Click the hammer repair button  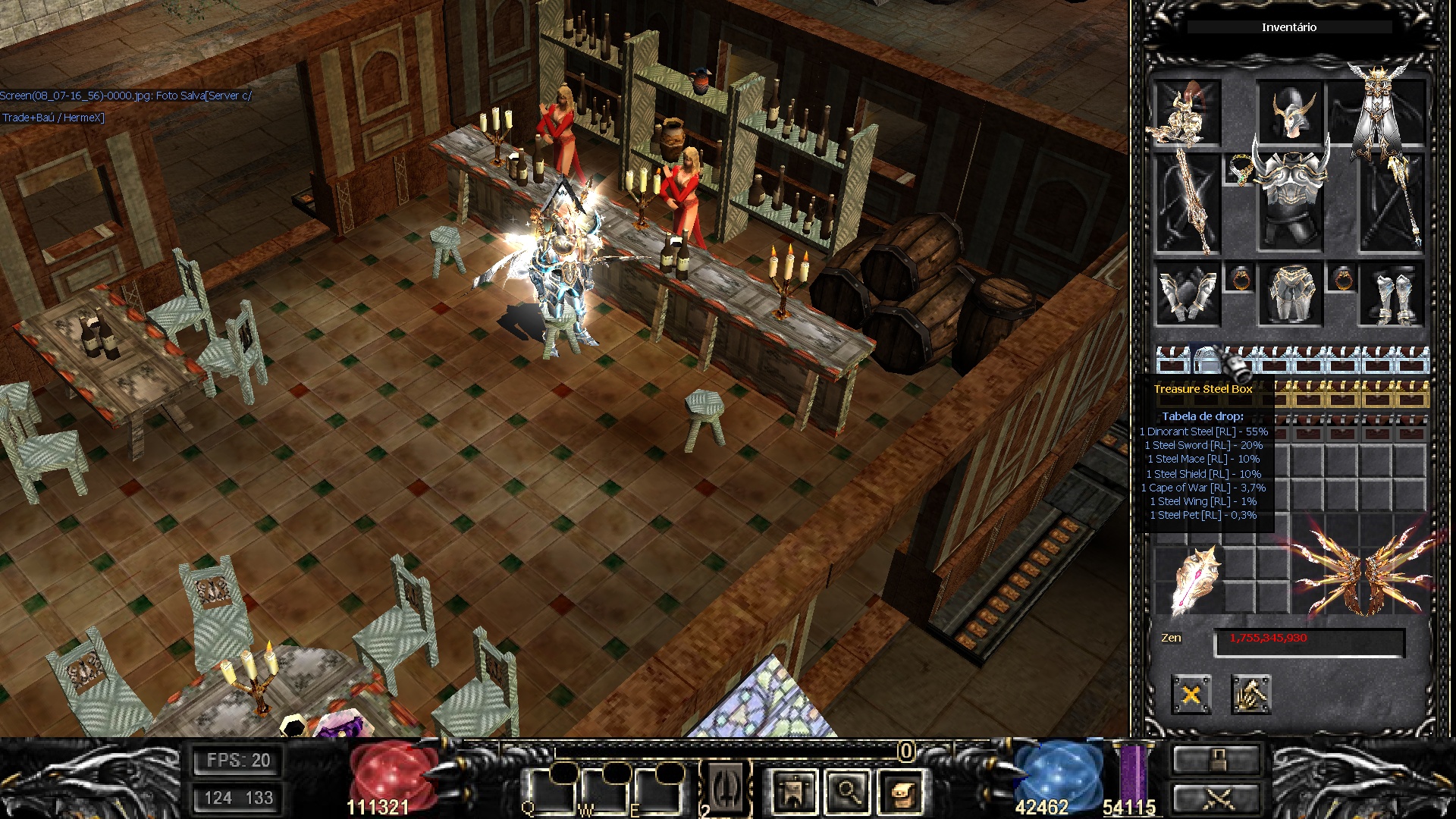click(x=1250, y=694)
